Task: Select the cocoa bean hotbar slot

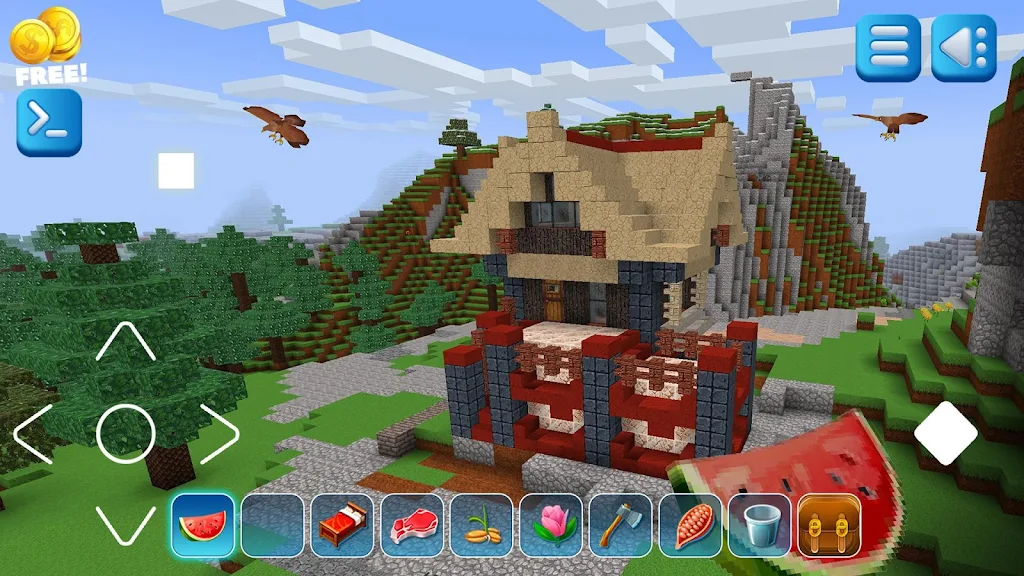Action: [690, 524]
